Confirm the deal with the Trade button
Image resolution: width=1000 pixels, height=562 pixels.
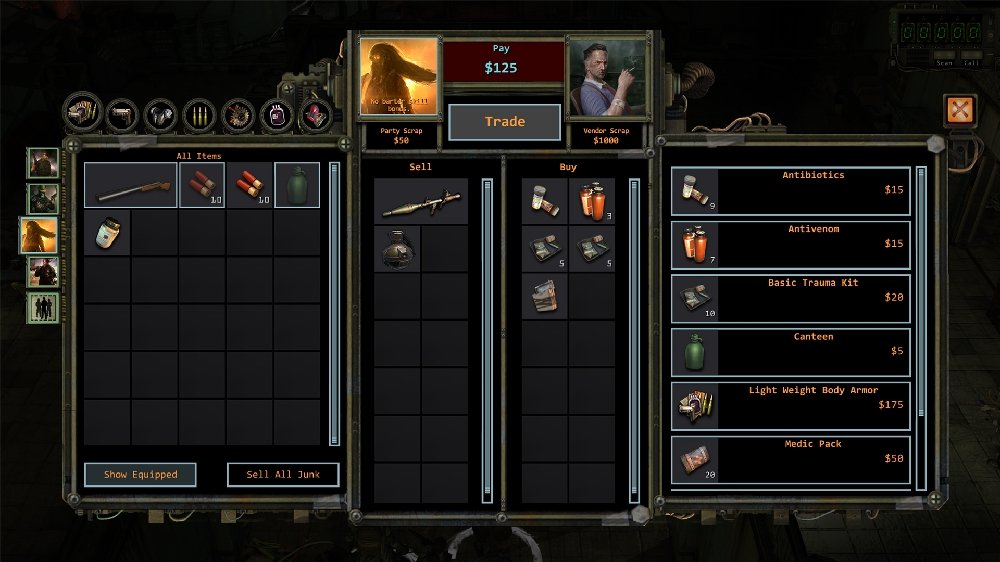click(504, 122)
